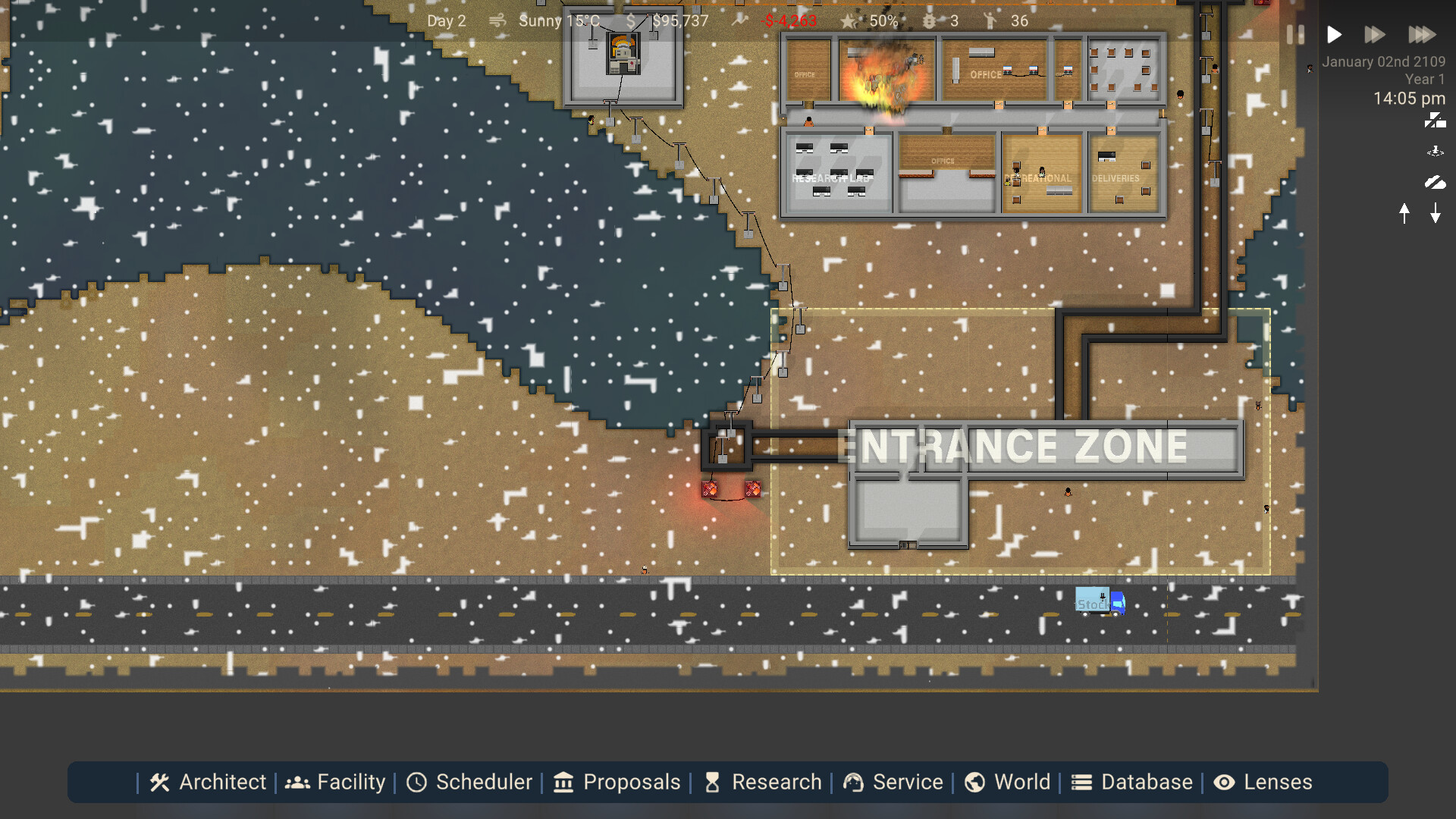The height and width of the screenshot is (819, 1456).
Task: Open Proposals via the bank icon
Action: pyautogui.click(x=563, y=782)
